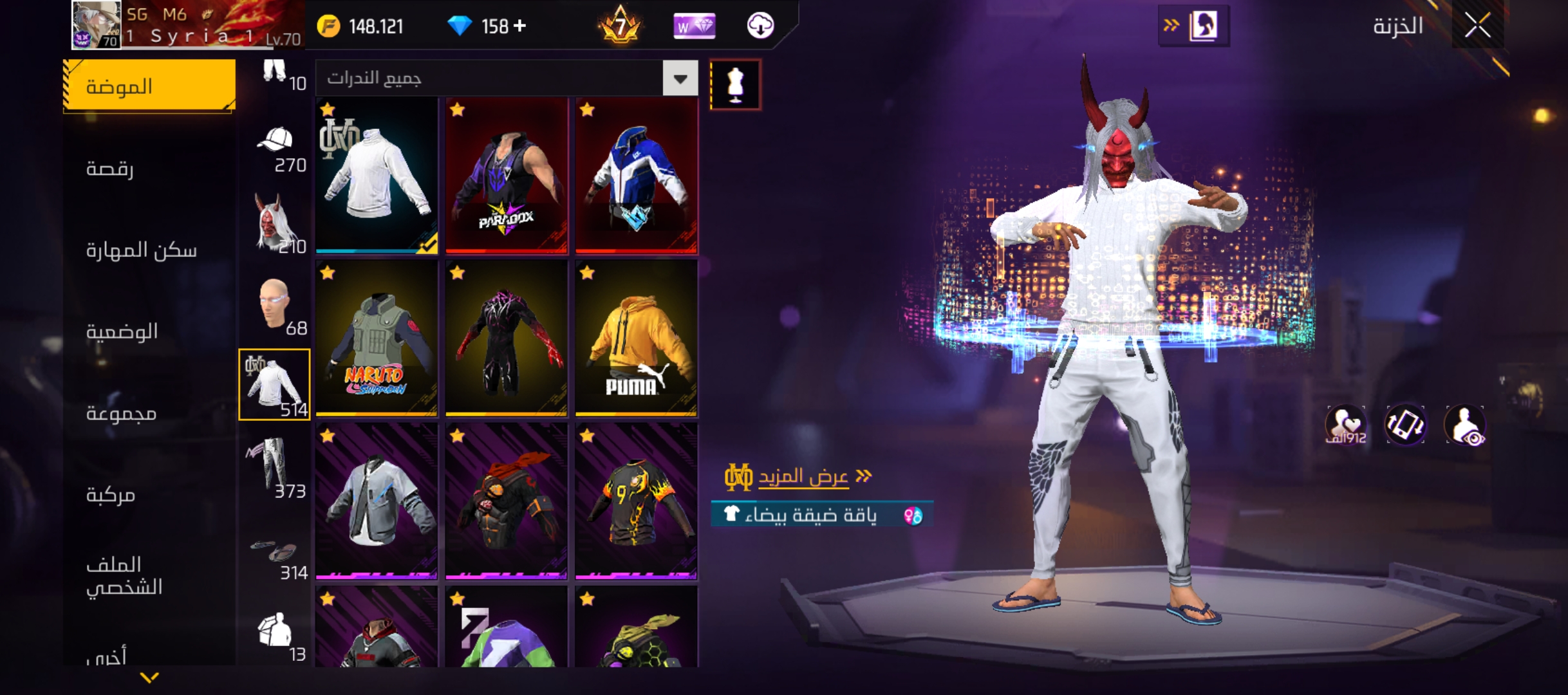
Task: Toggle the mannequin outfit preview button
Action: 735,85
